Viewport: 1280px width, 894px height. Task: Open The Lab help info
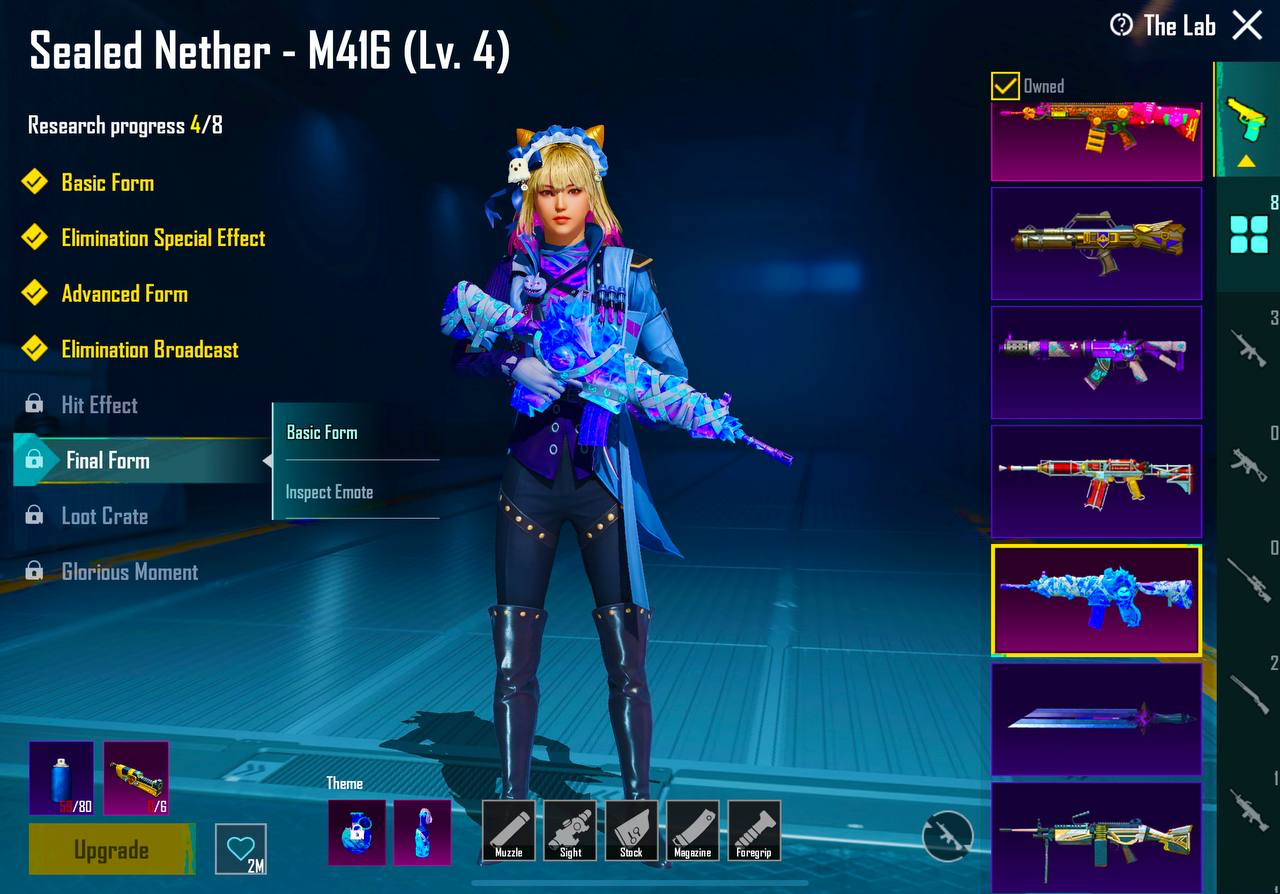point(1122,25)
